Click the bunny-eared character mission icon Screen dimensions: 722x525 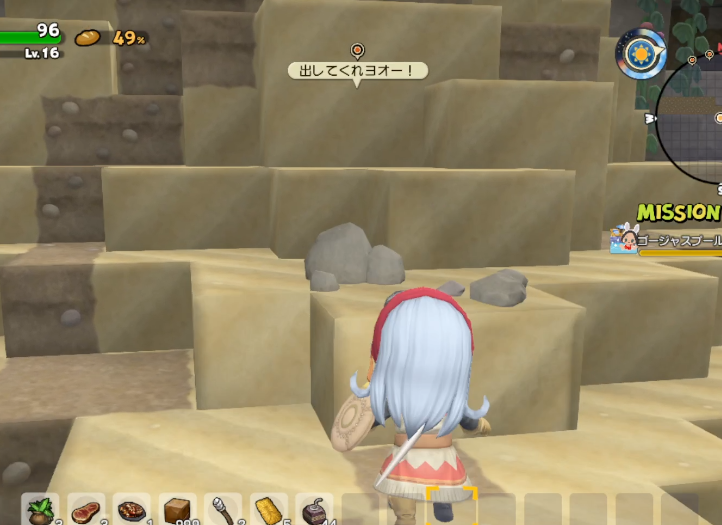tap(624, 240)
